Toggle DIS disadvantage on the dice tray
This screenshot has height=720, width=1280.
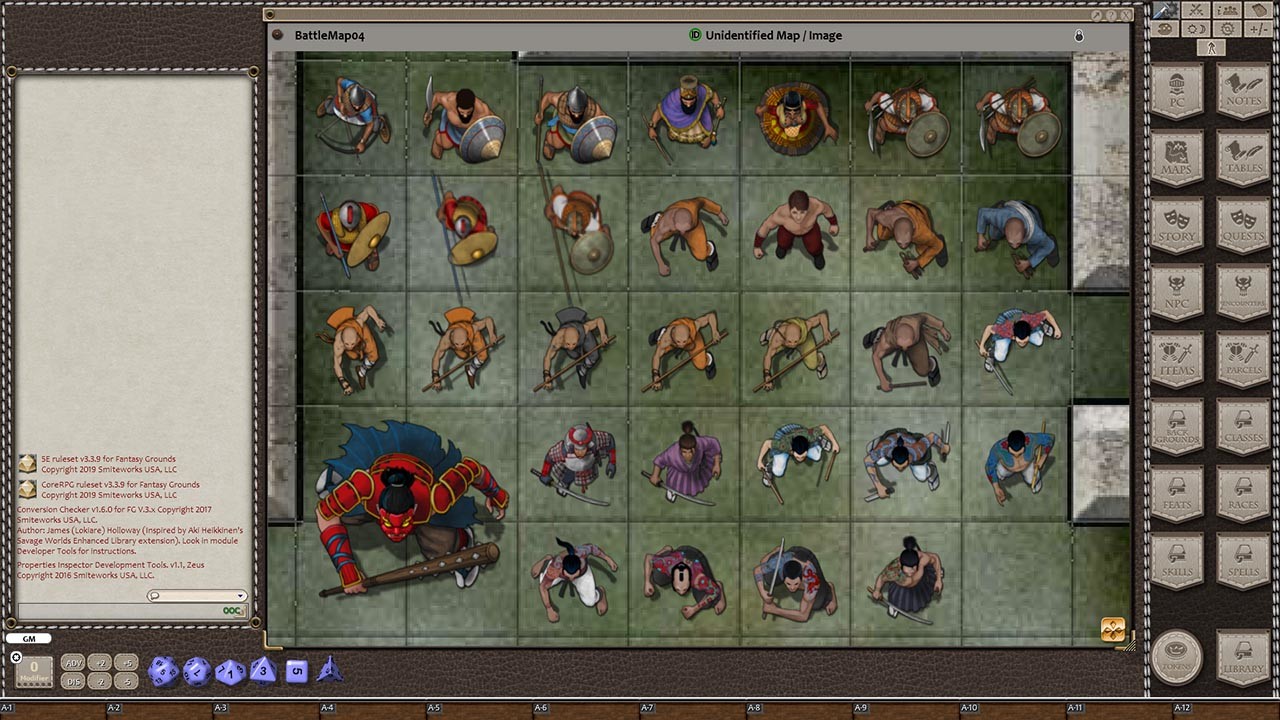pyautogui.click(x=72, y=680)
